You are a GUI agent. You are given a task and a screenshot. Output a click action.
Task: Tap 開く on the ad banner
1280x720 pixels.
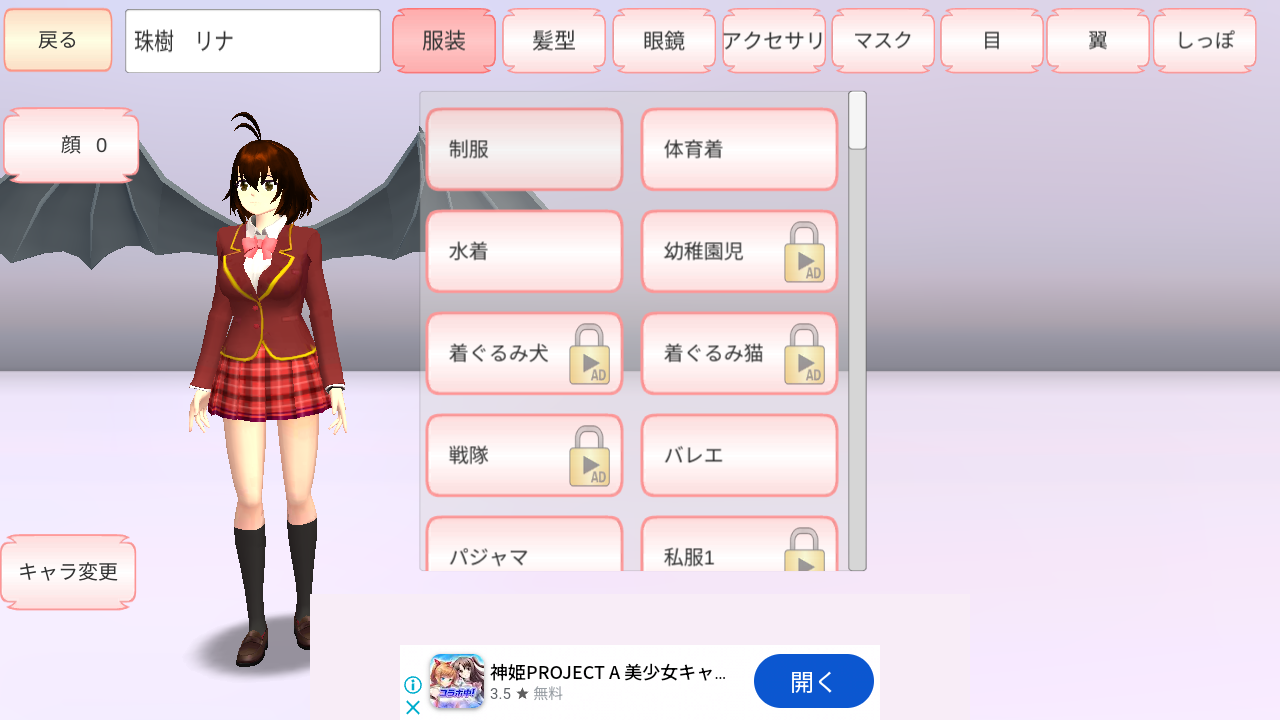[x=813, y=681]
